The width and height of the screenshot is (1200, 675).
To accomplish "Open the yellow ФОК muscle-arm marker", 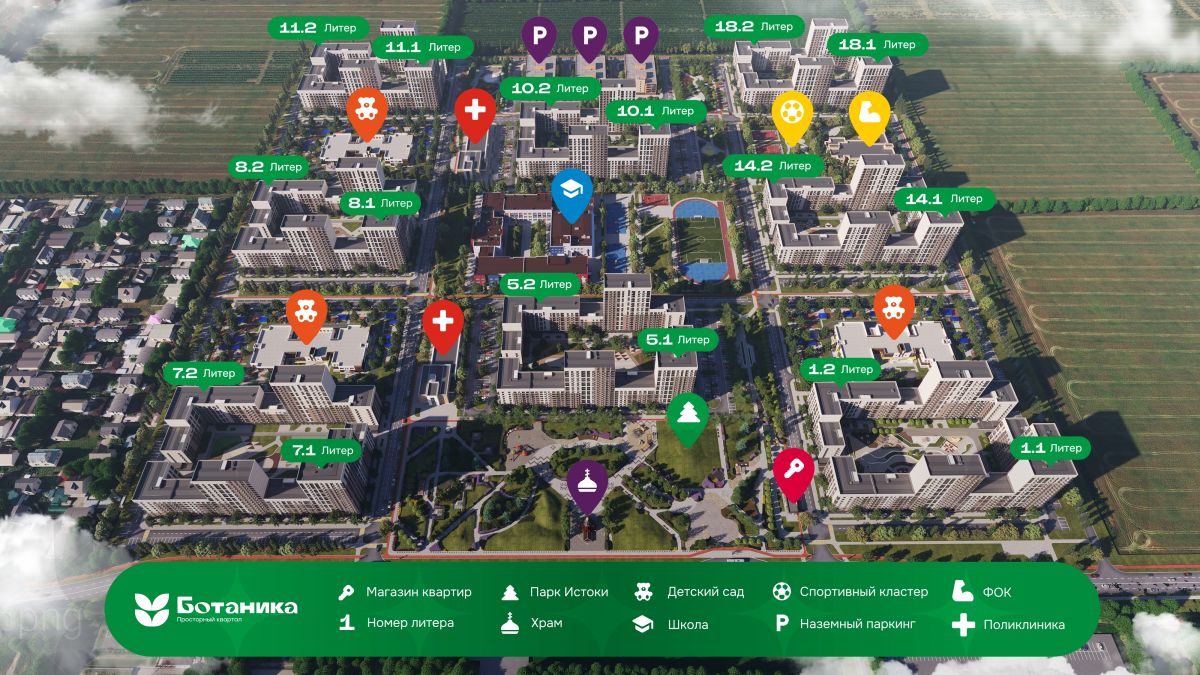I will pos(869,112).
